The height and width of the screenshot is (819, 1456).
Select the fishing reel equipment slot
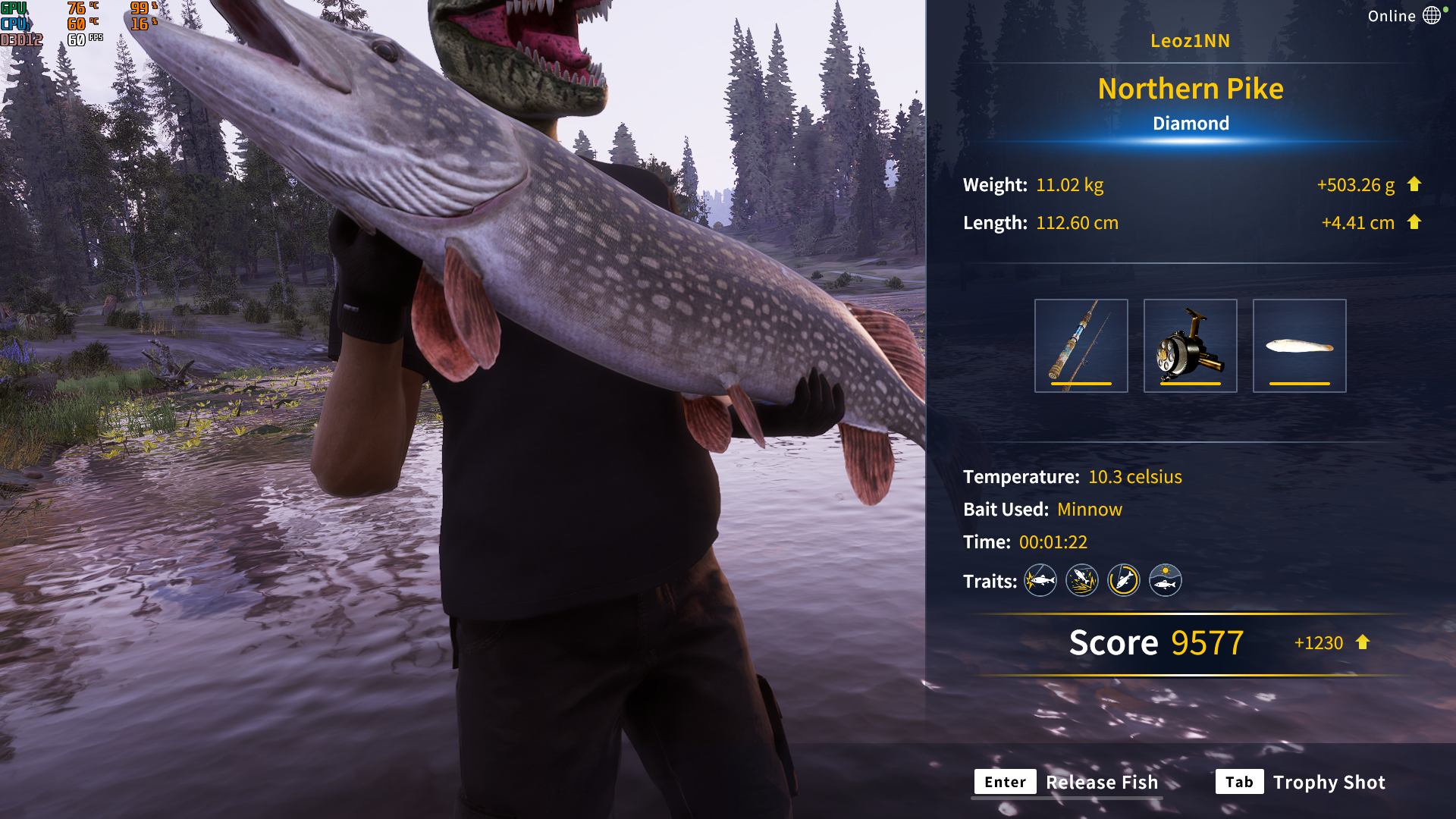point(1190,346)
